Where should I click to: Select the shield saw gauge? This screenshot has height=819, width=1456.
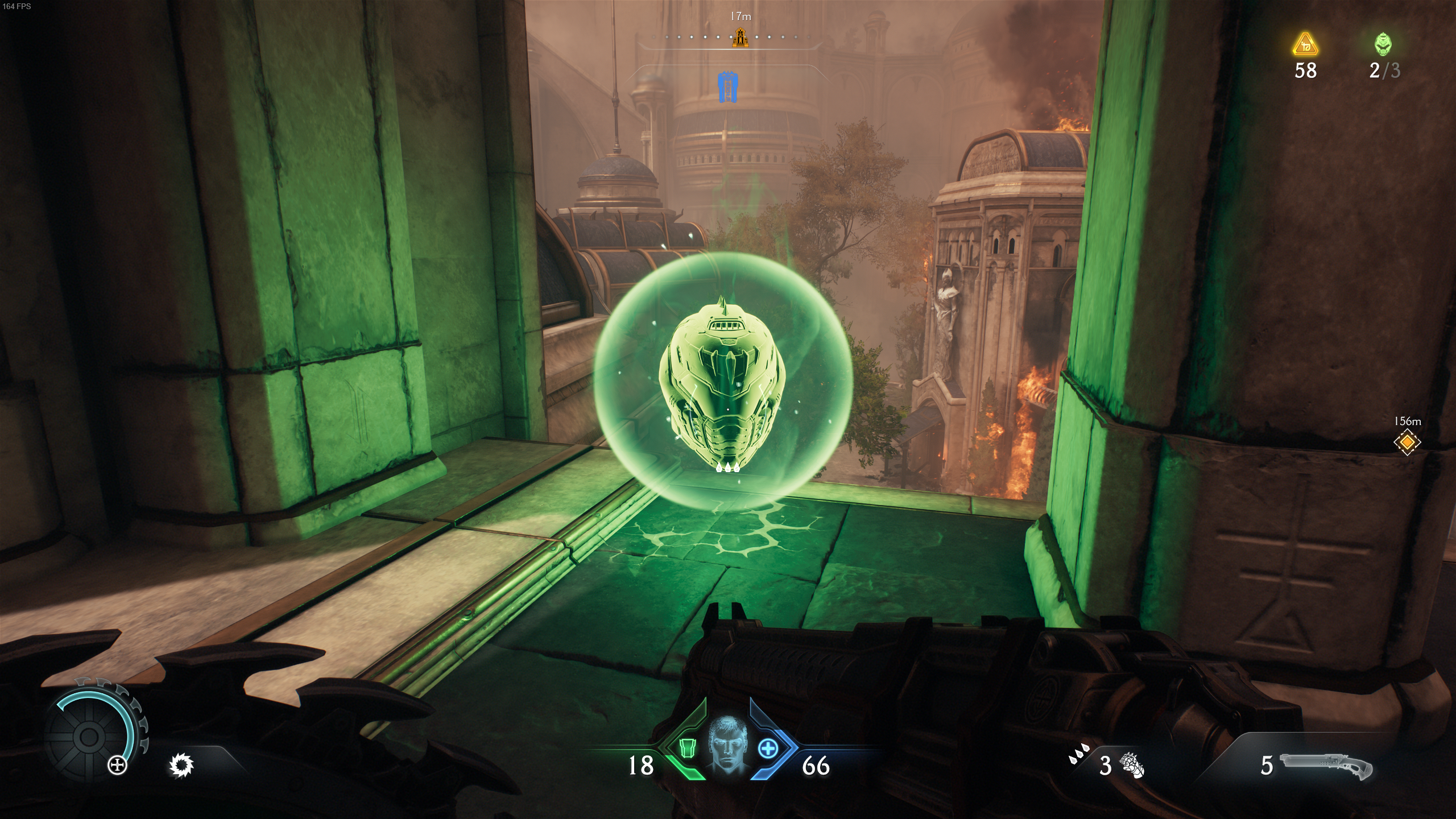[90, 736]
